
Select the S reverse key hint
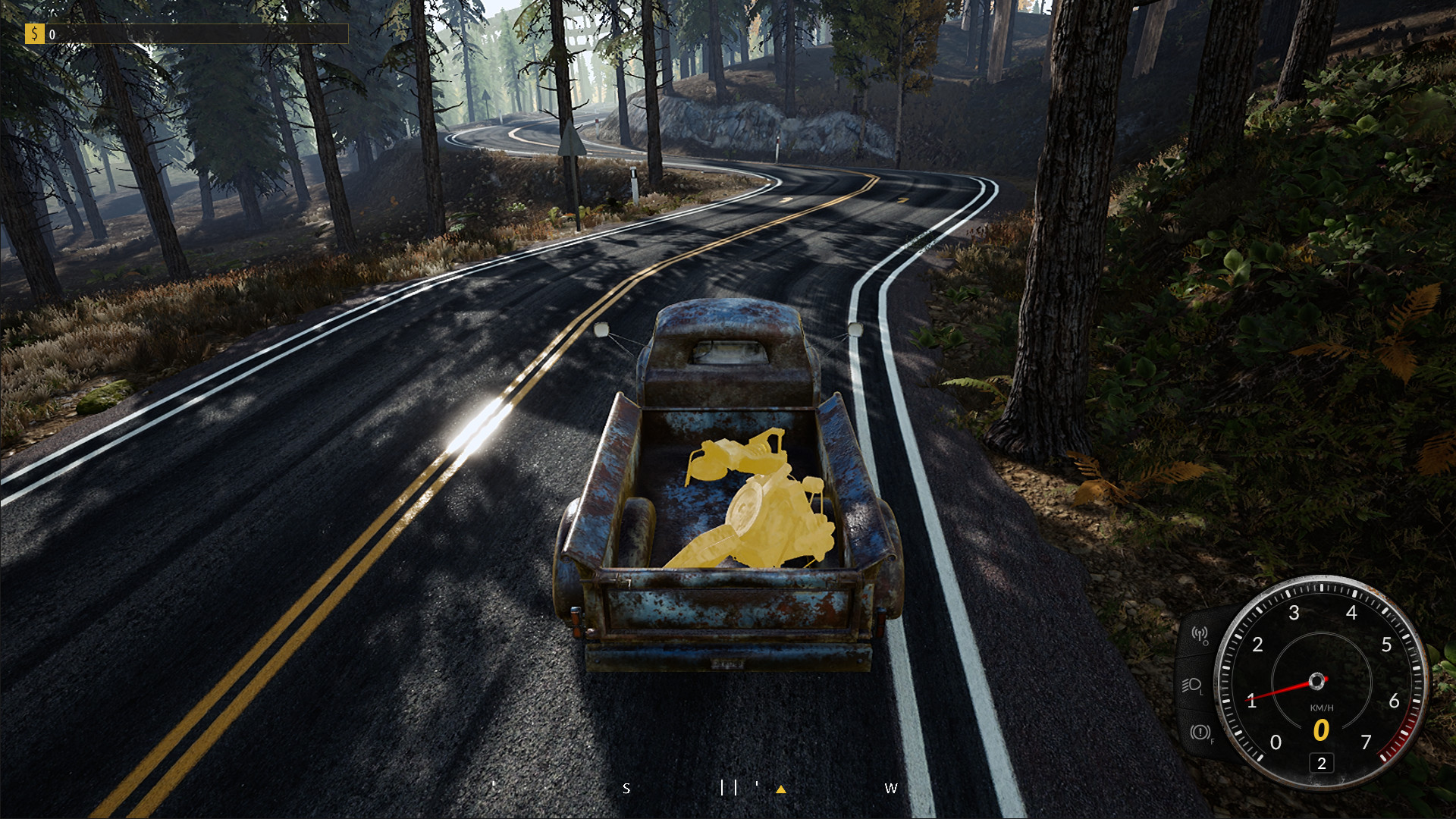[x=627, y=789]
